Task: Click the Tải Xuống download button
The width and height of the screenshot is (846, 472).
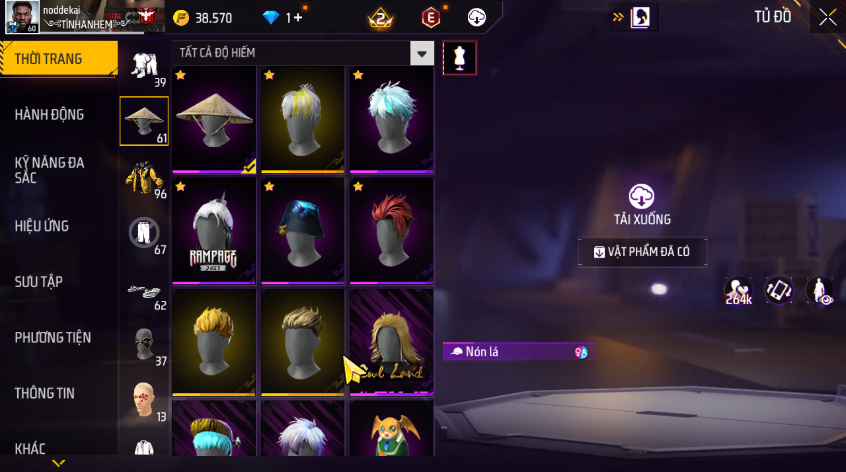Action: click(x=642, y=204)
